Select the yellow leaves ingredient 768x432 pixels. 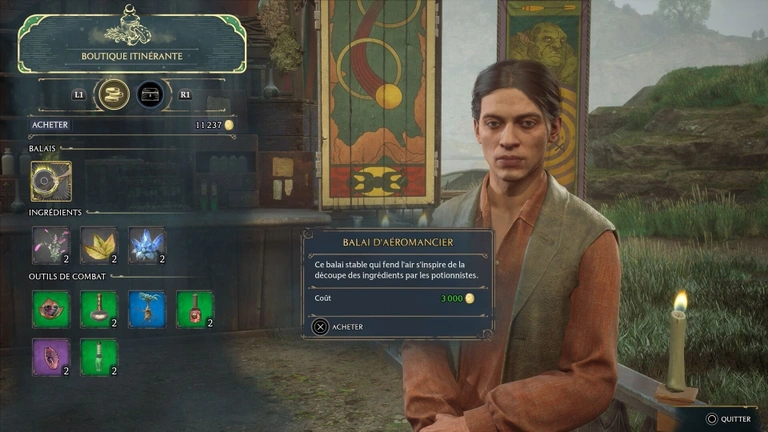click(x=99, y=245)
